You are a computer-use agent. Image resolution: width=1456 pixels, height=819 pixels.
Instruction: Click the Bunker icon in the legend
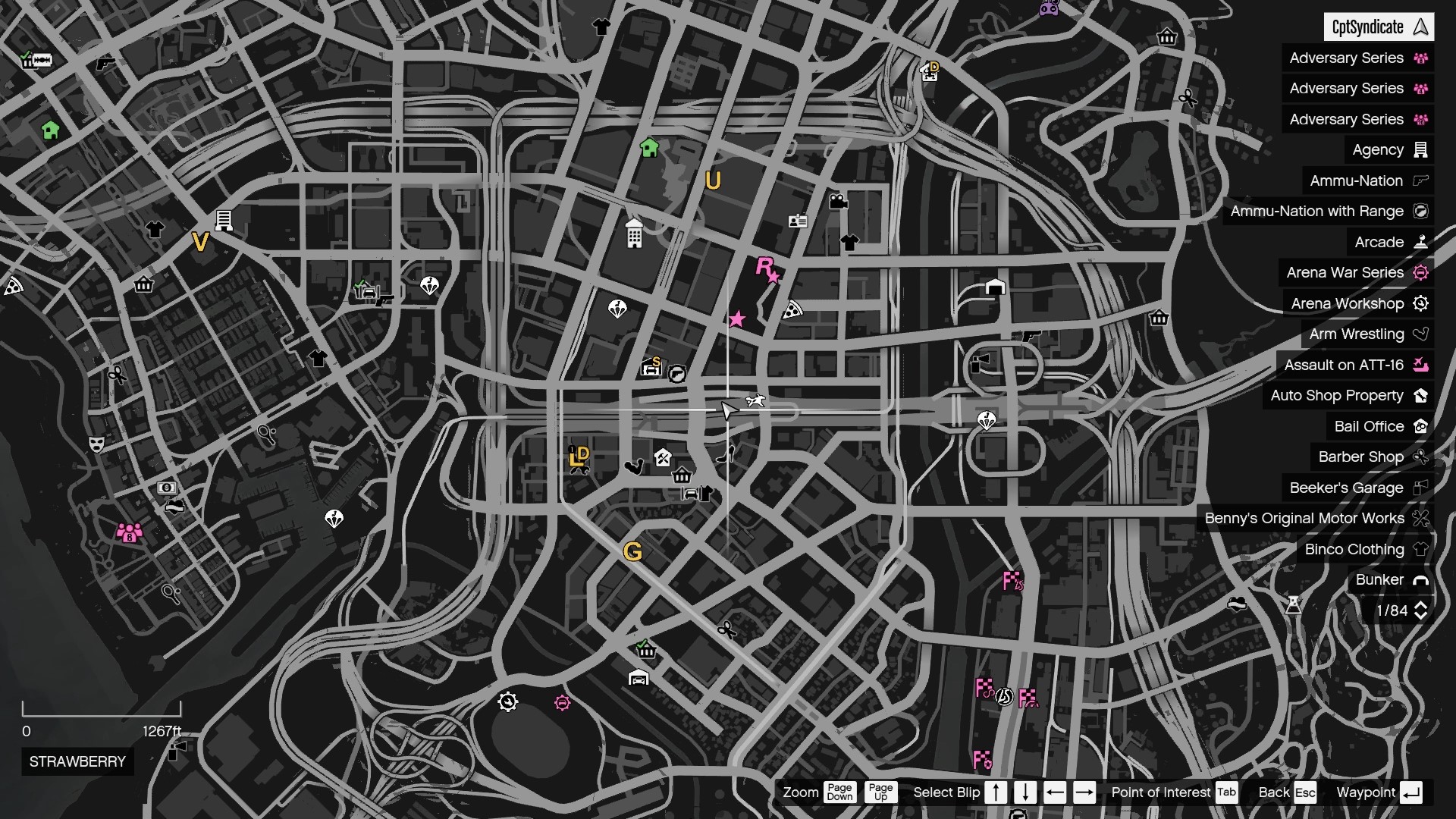[1422, 579]
